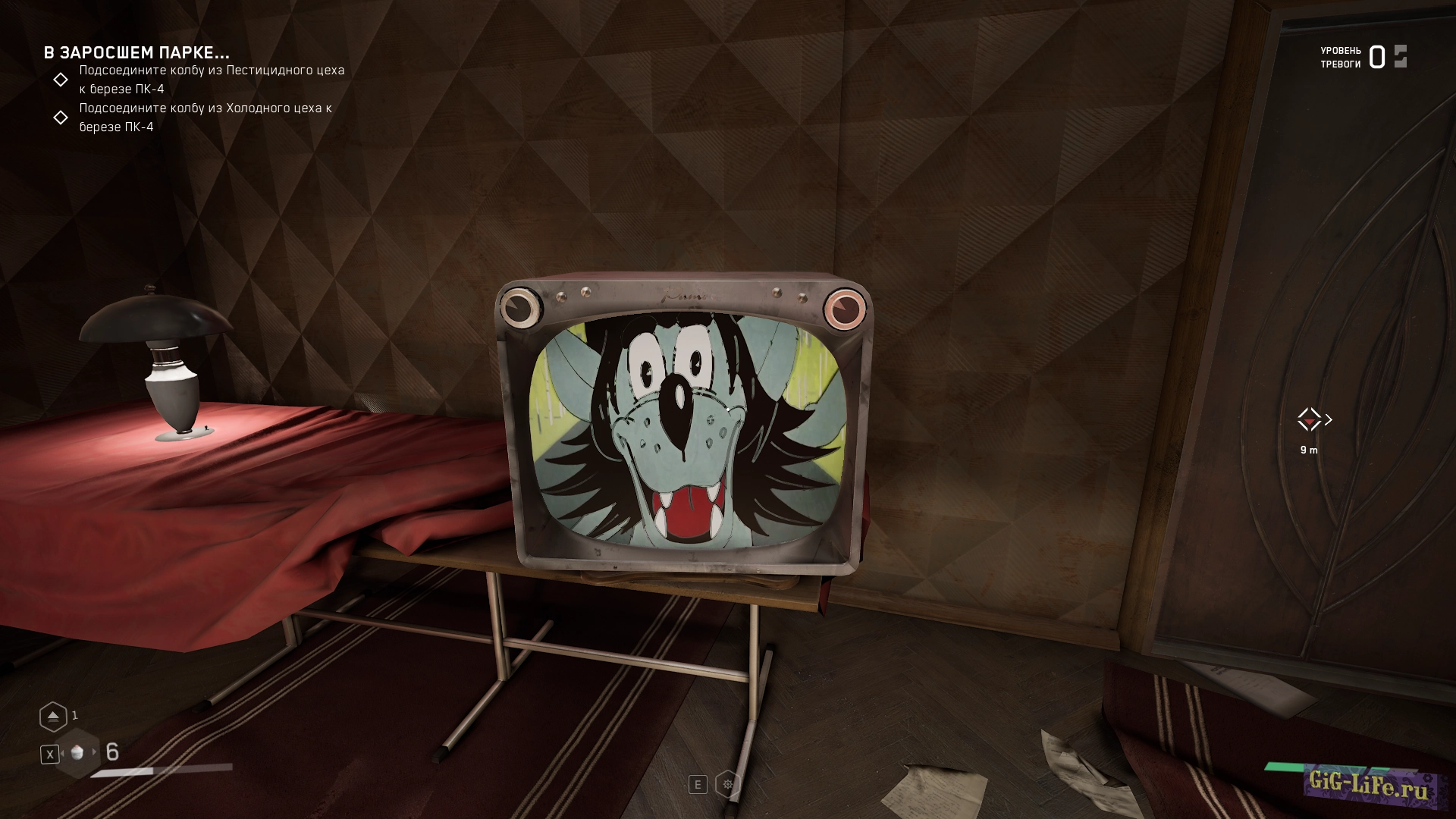Click the grenade count number 1
The height and width of the screenshot is (819, 1456).
[x=75, y=714]
